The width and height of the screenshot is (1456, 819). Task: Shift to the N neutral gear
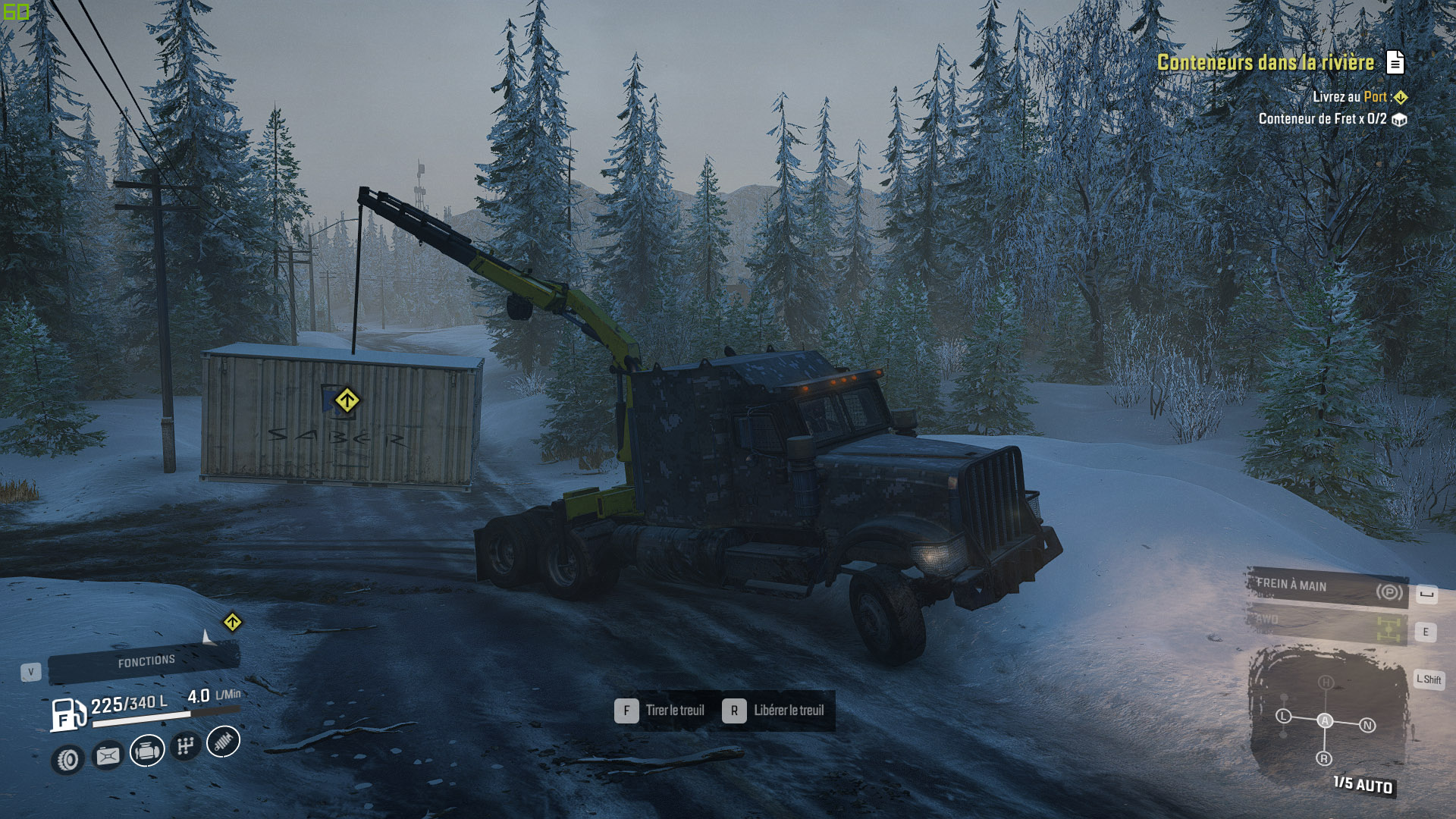1367,726
